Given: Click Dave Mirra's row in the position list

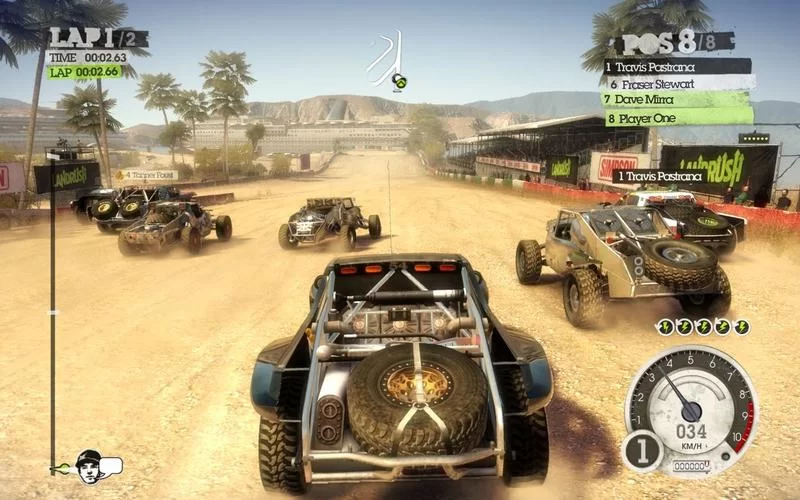Looking at the screenshot, I should pos(676,99).
